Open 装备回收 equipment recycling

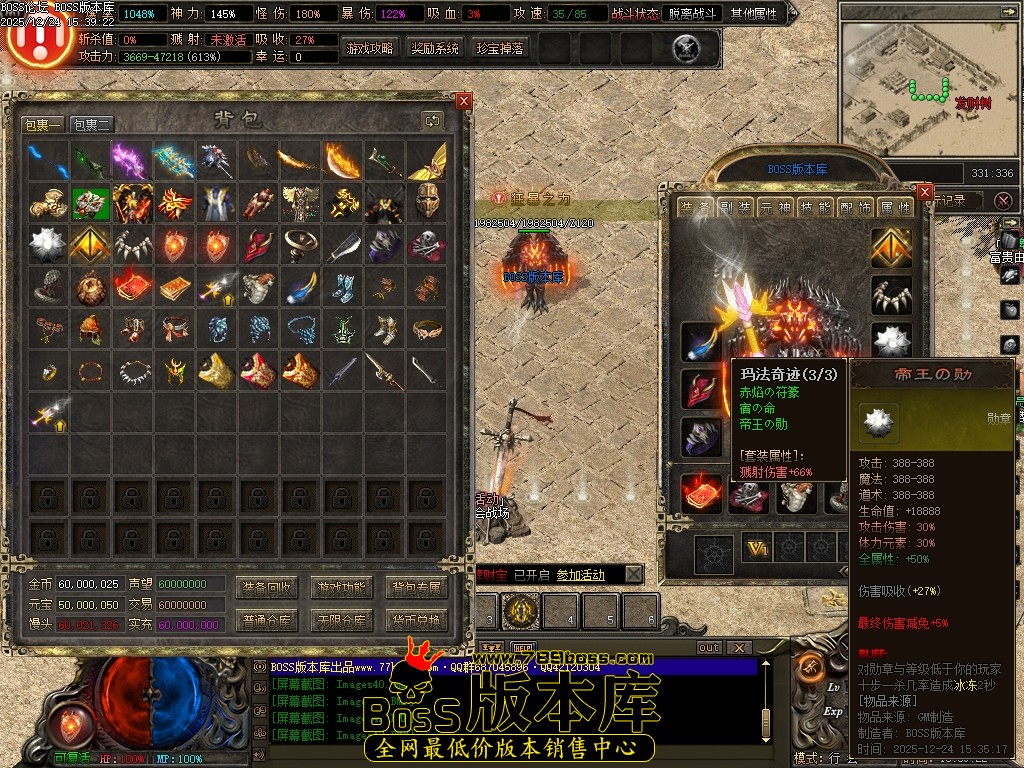point(265,586)
